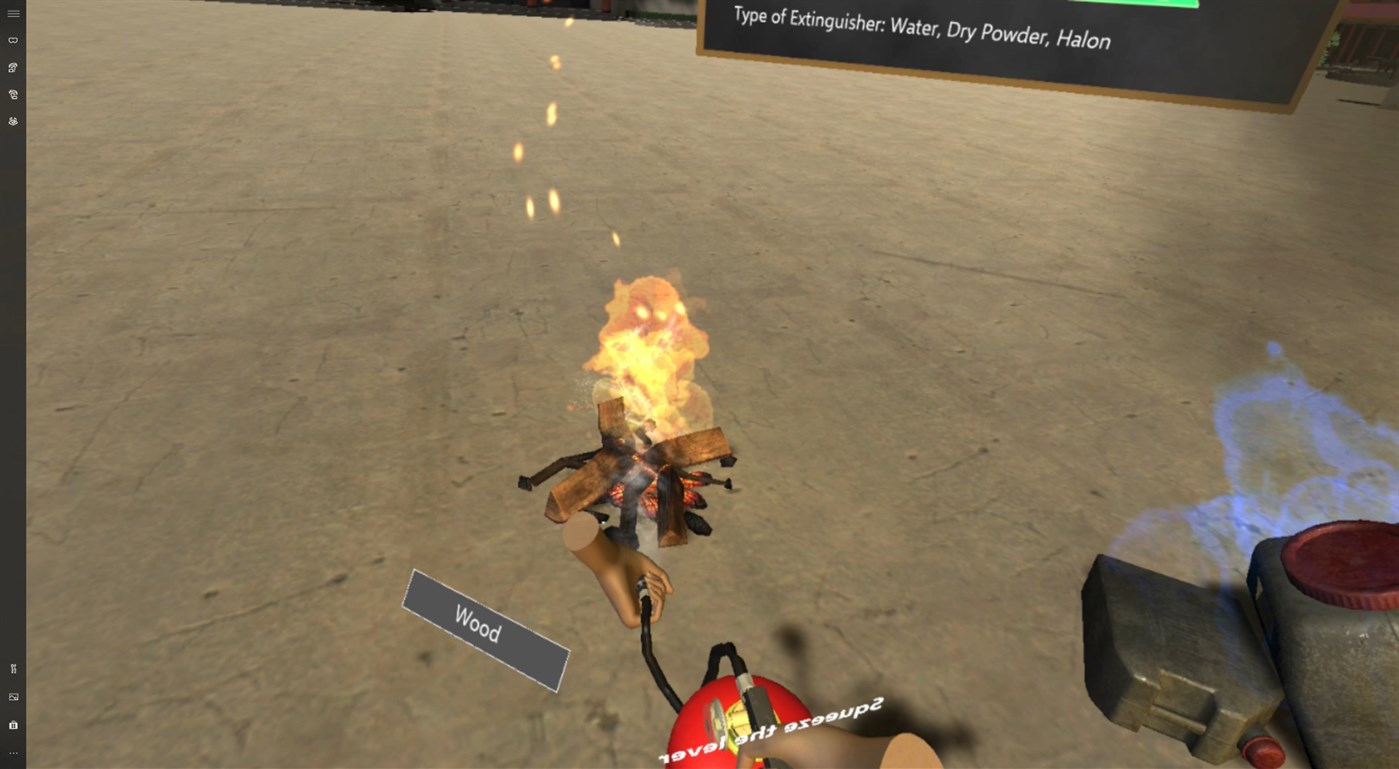
Task: Select the left motion controller icon
Action: (x=13, y=67)
